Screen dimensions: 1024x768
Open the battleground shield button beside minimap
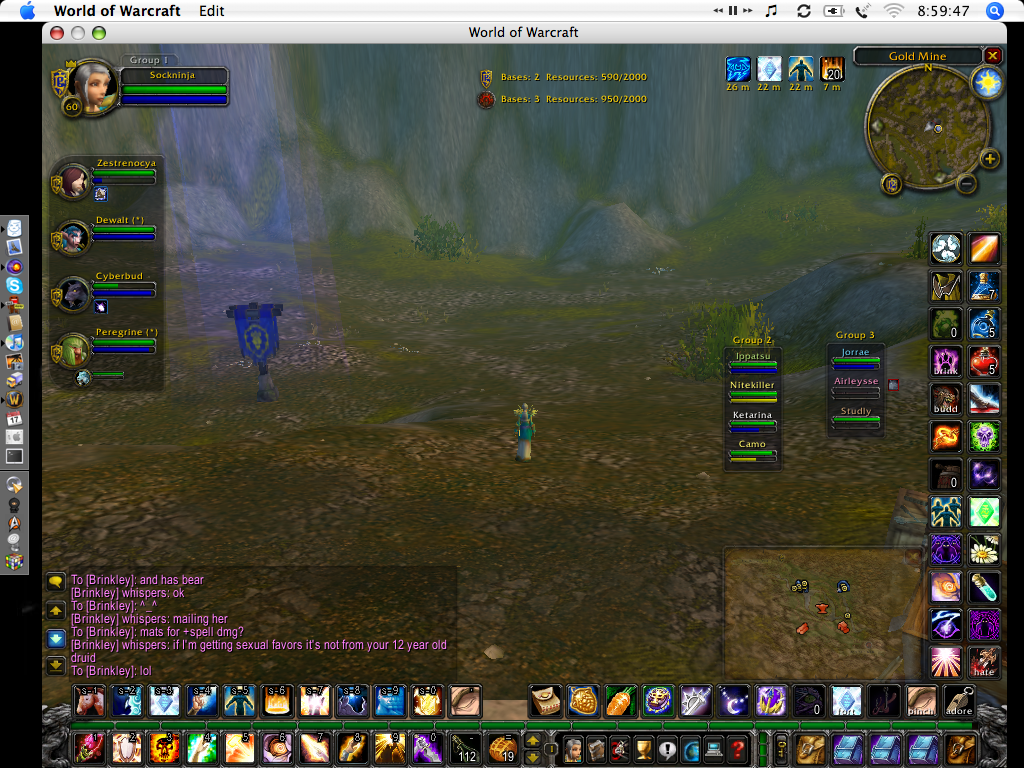(x=891, y=183)
